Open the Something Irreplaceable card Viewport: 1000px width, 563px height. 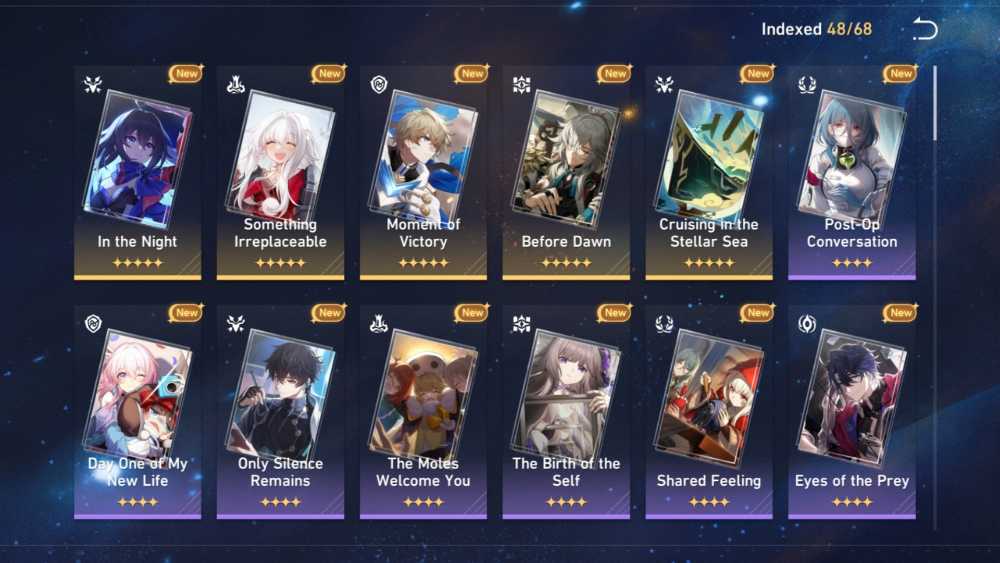(280, 172)
